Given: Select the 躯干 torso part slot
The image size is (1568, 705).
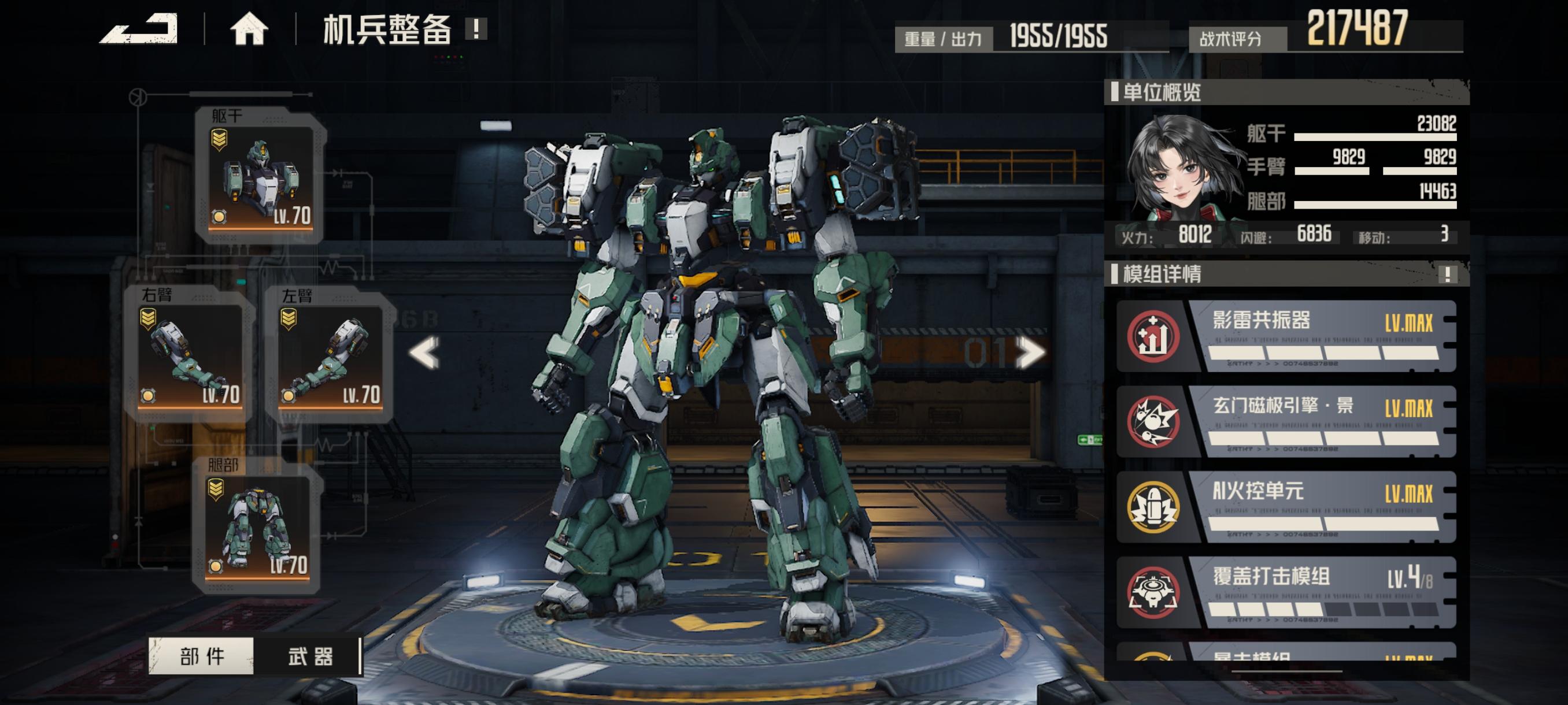Looking at the screenshot, I should (x=261, y=176).
